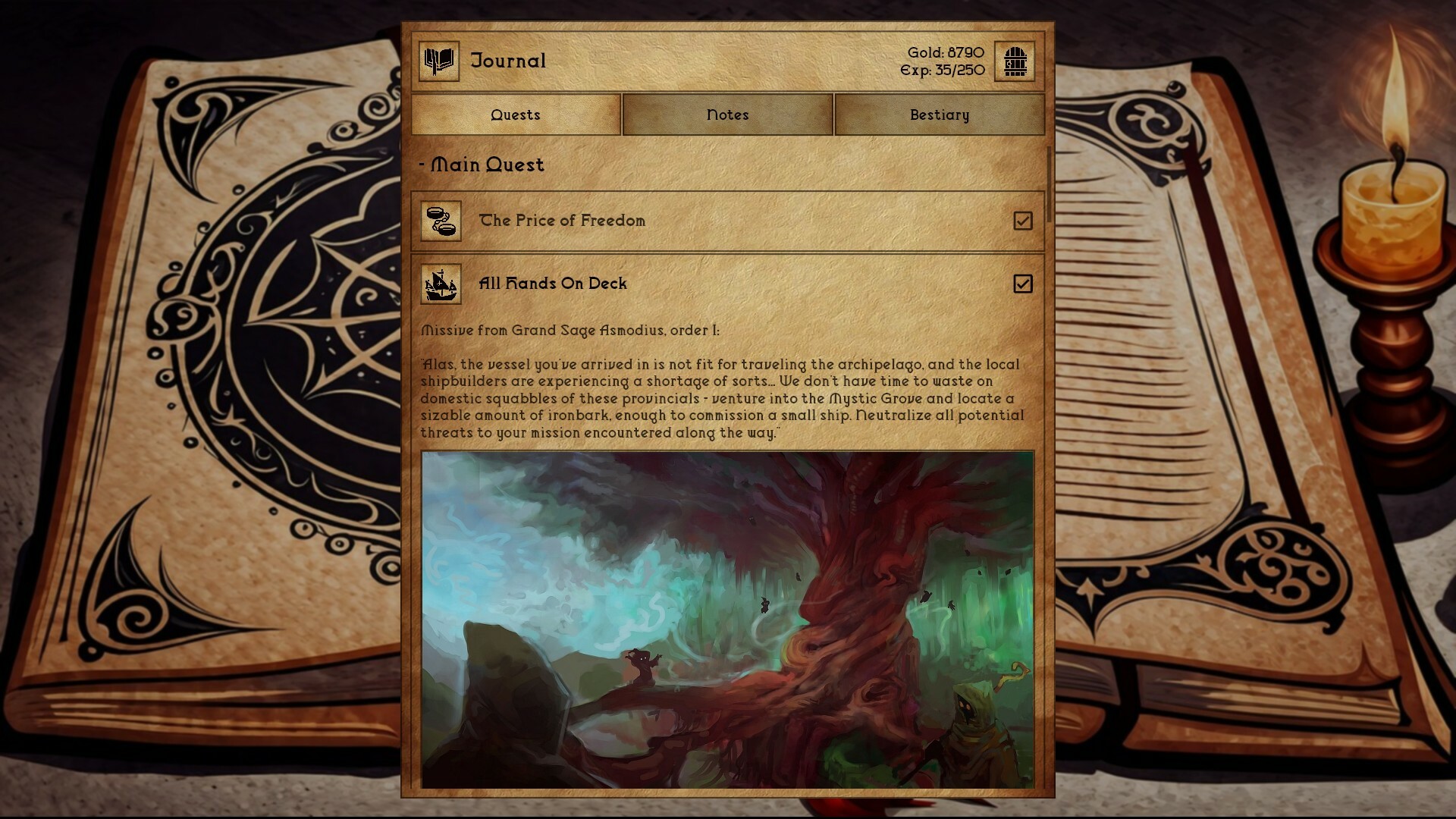Switch to the Notes tab
This screenshot has width=1456, height=819.
coord(726,115)
